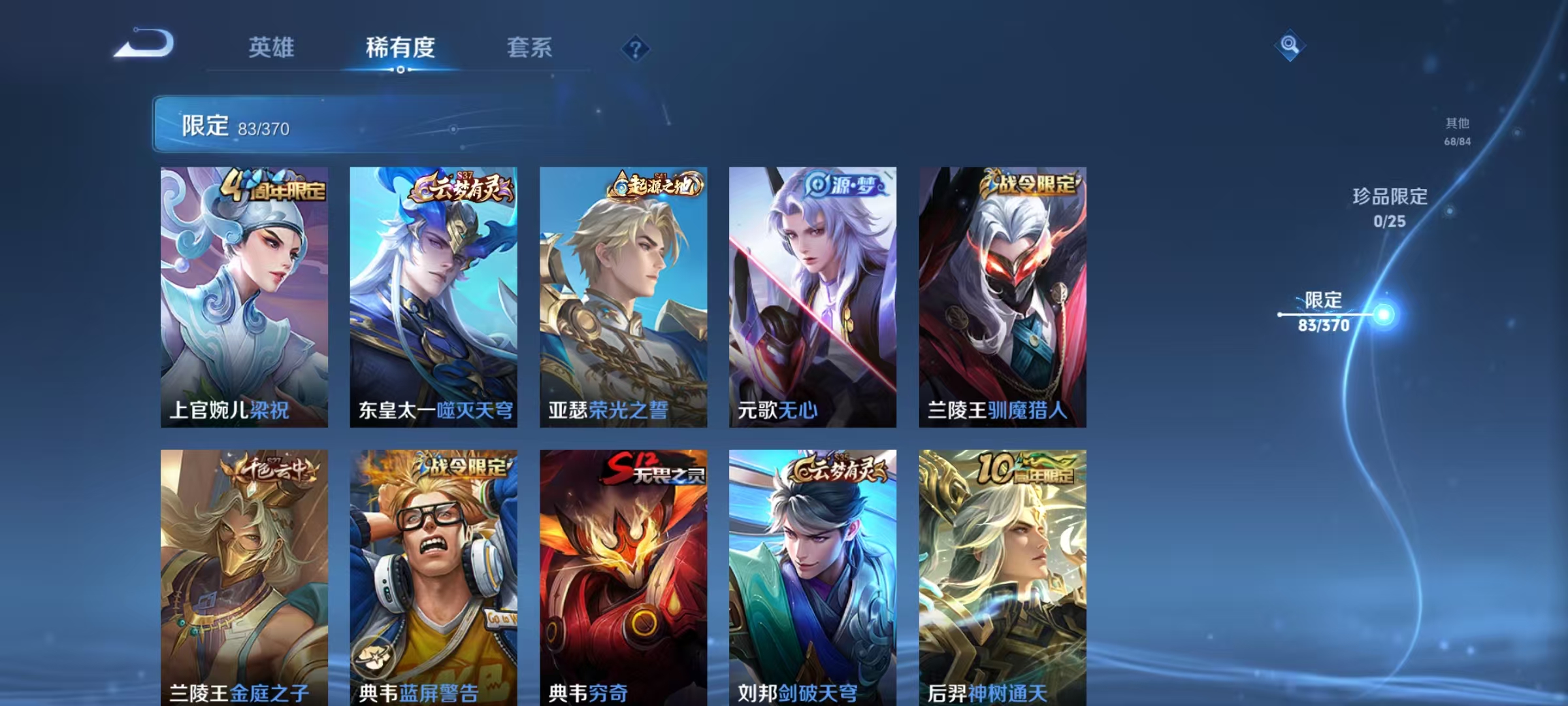Click the magnifier search icon
The height and width of the screenshot is (706, 1568).
1289,47
